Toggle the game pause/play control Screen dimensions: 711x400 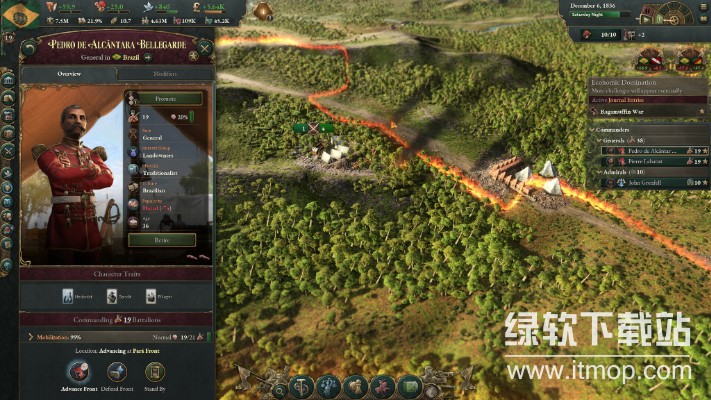coord(646,18)
